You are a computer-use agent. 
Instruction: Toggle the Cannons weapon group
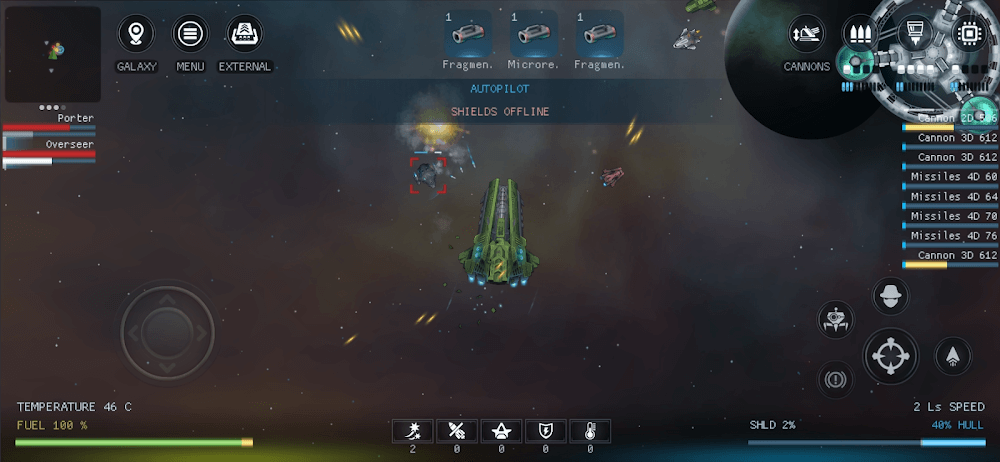[806, 34]
